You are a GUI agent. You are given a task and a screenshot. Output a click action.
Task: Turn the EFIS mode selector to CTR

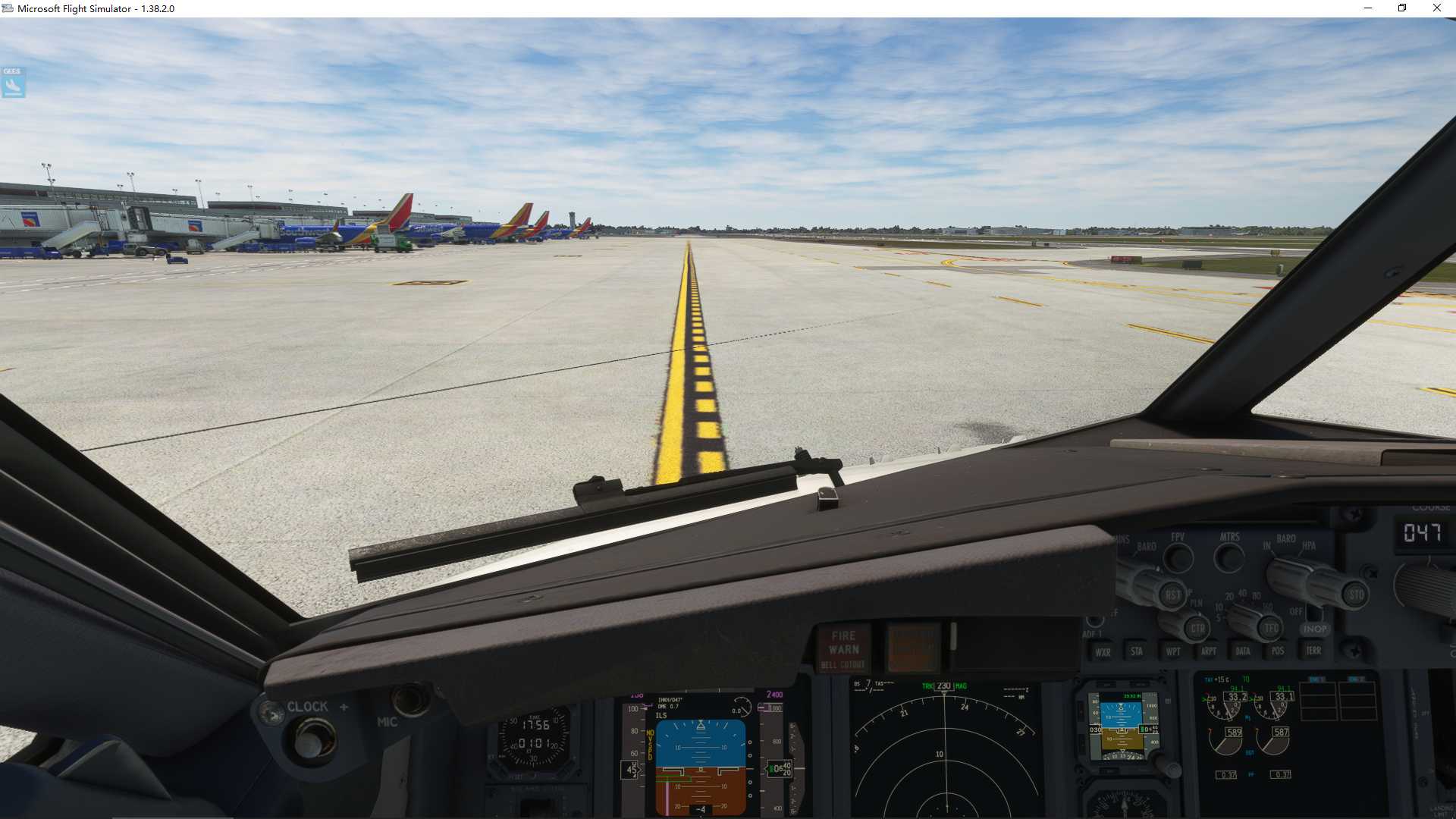1197,628
